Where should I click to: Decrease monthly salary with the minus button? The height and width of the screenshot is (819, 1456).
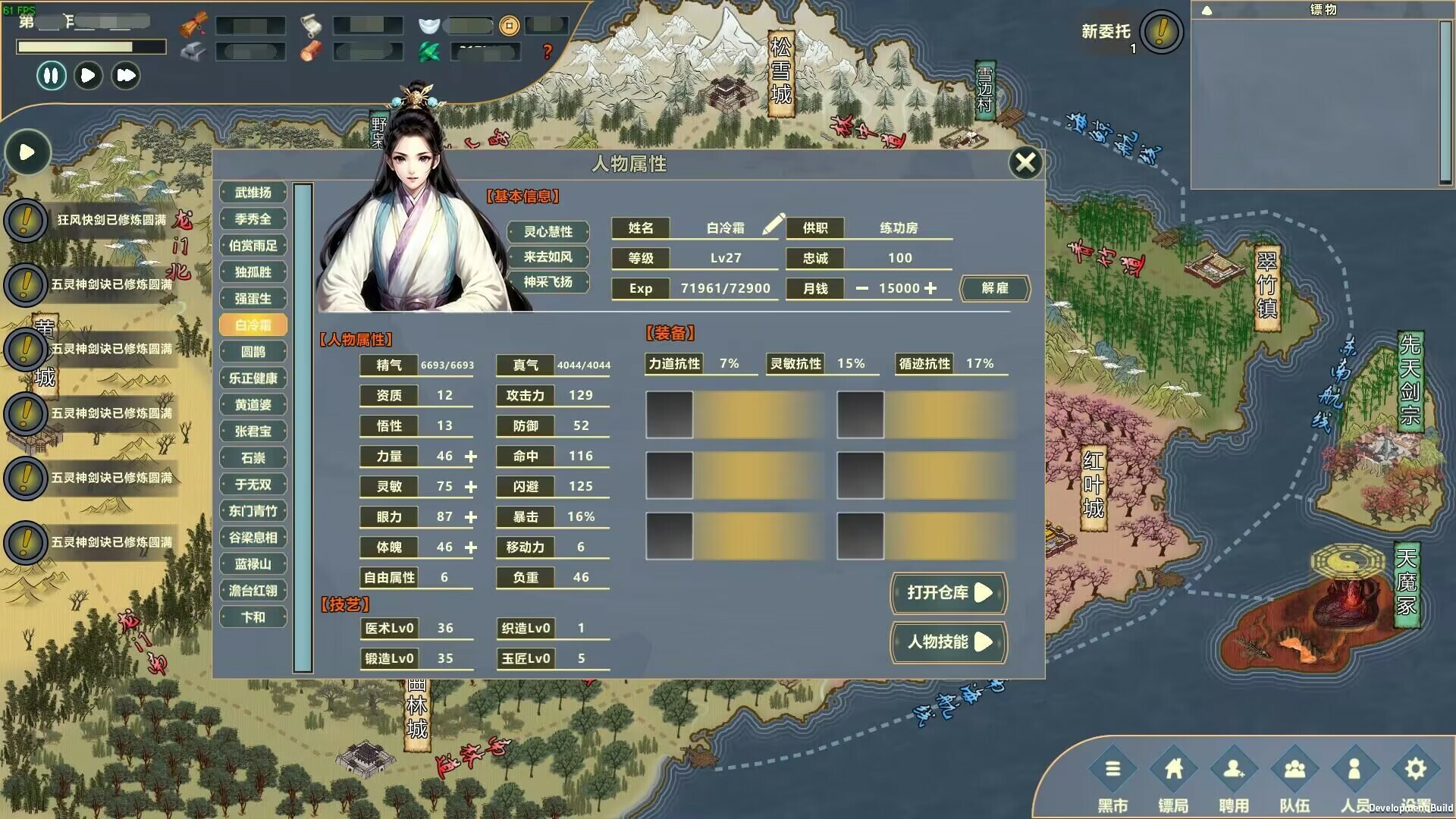click(861, 288)
